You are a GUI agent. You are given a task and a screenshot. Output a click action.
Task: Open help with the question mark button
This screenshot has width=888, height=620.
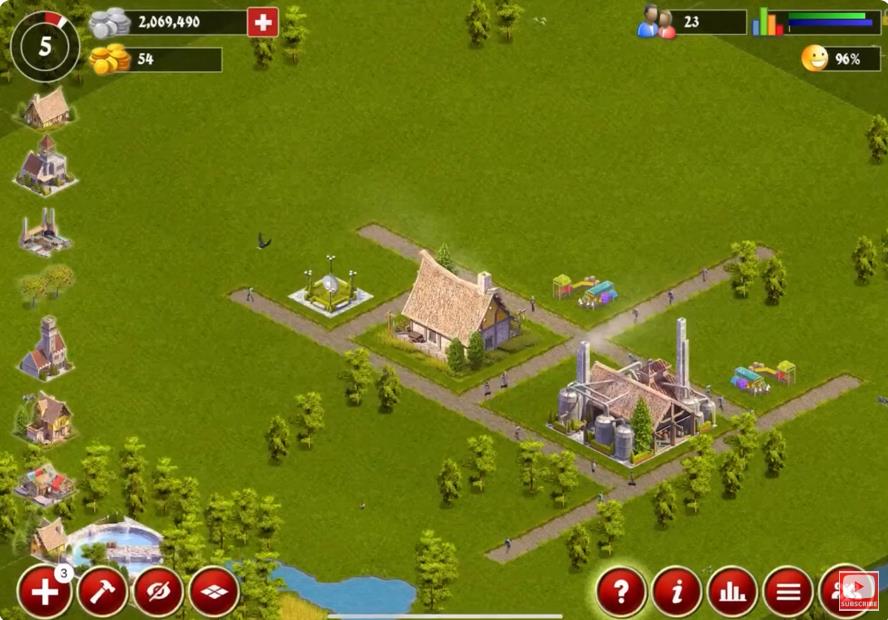[x=621, y=592]
